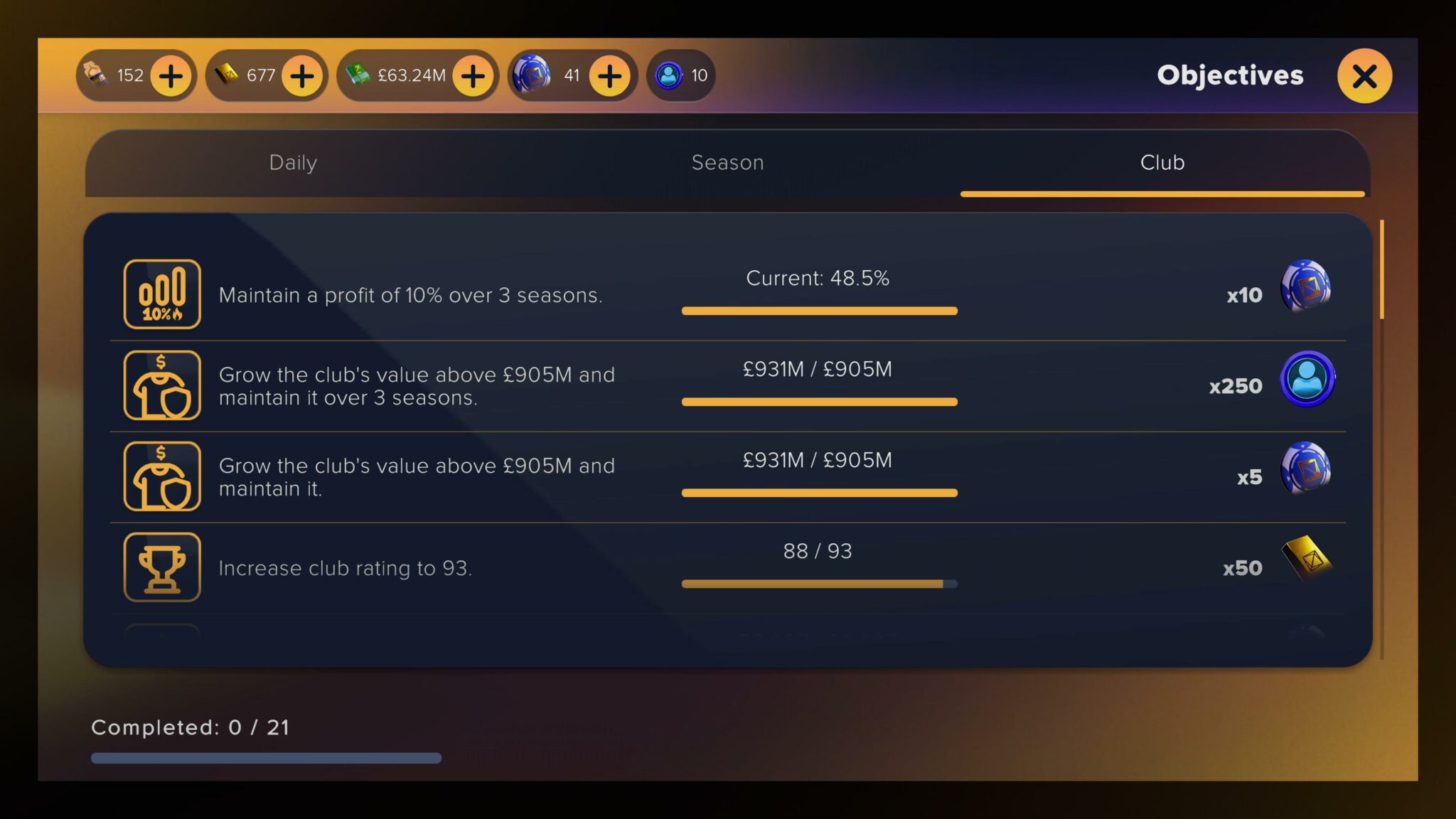Switch to the Season tab
The width and height of the screenshot is (1456, 819).
[x=727, y=163]
